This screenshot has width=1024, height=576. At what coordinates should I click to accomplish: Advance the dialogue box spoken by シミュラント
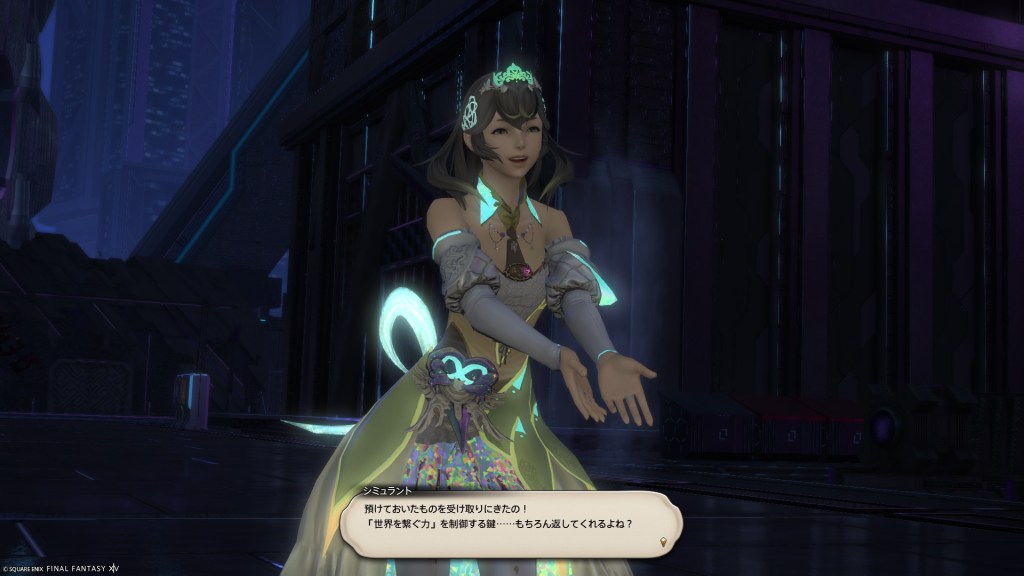tap(510, 523)
